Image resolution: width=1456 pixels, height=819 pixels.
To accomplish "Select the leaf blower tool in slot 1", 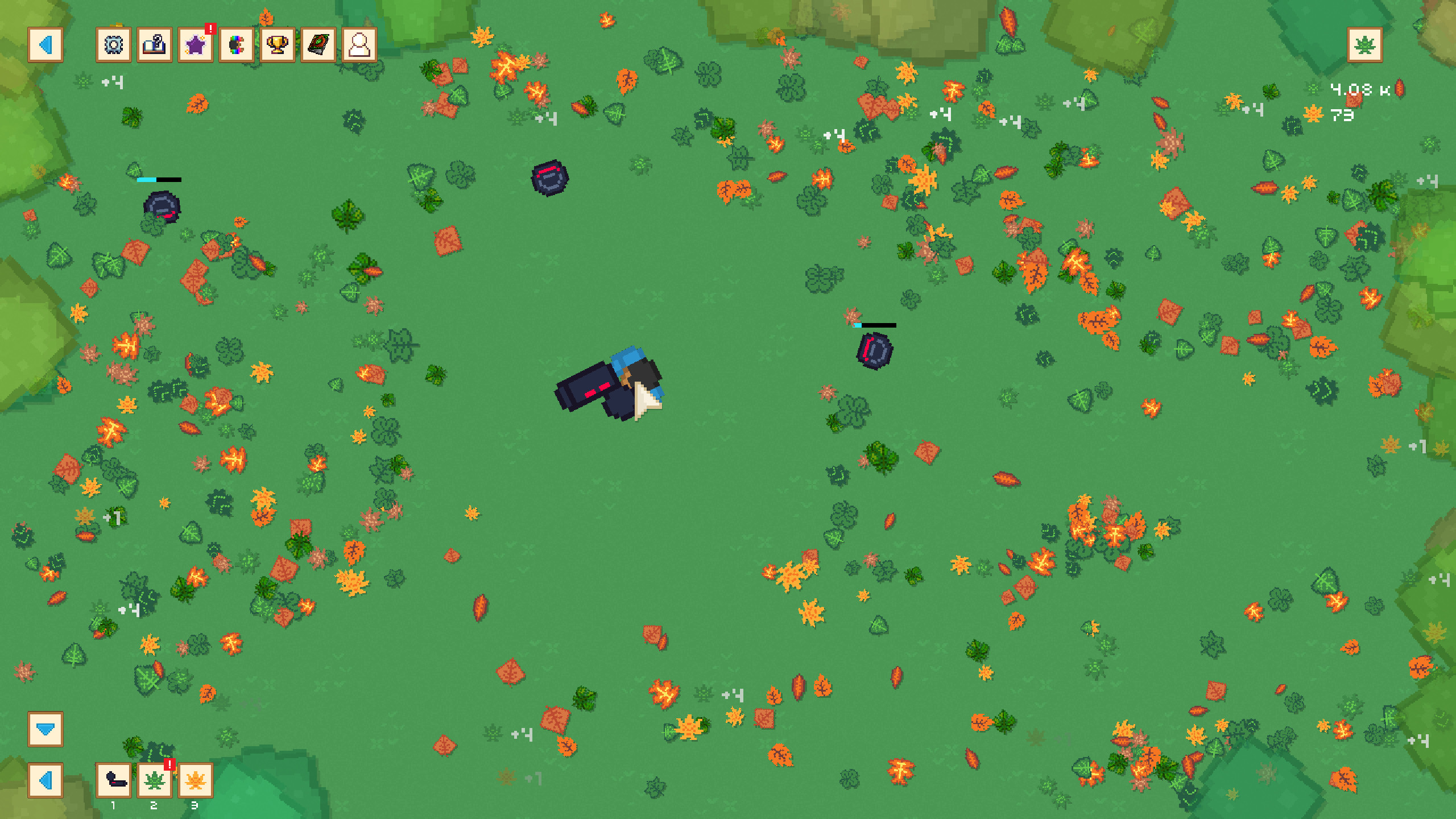I will click(x=114, y=780).
